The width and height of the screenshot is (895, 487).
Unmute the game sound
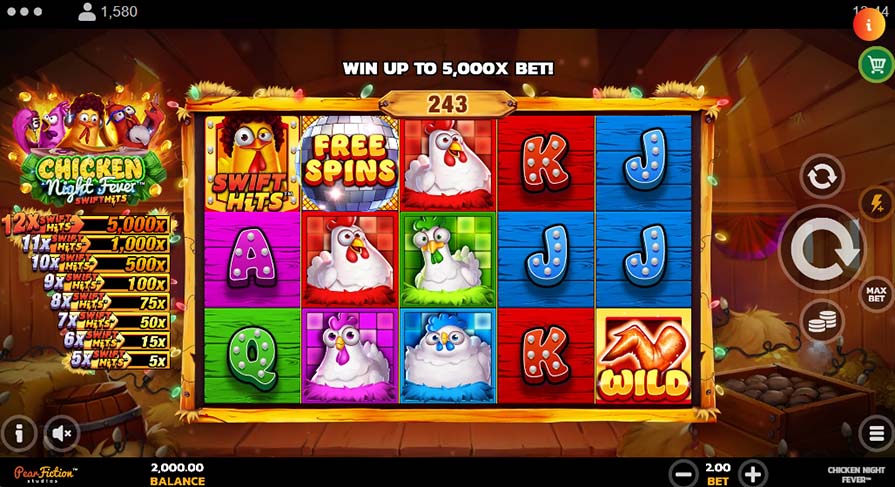click(x=62, y=433)
